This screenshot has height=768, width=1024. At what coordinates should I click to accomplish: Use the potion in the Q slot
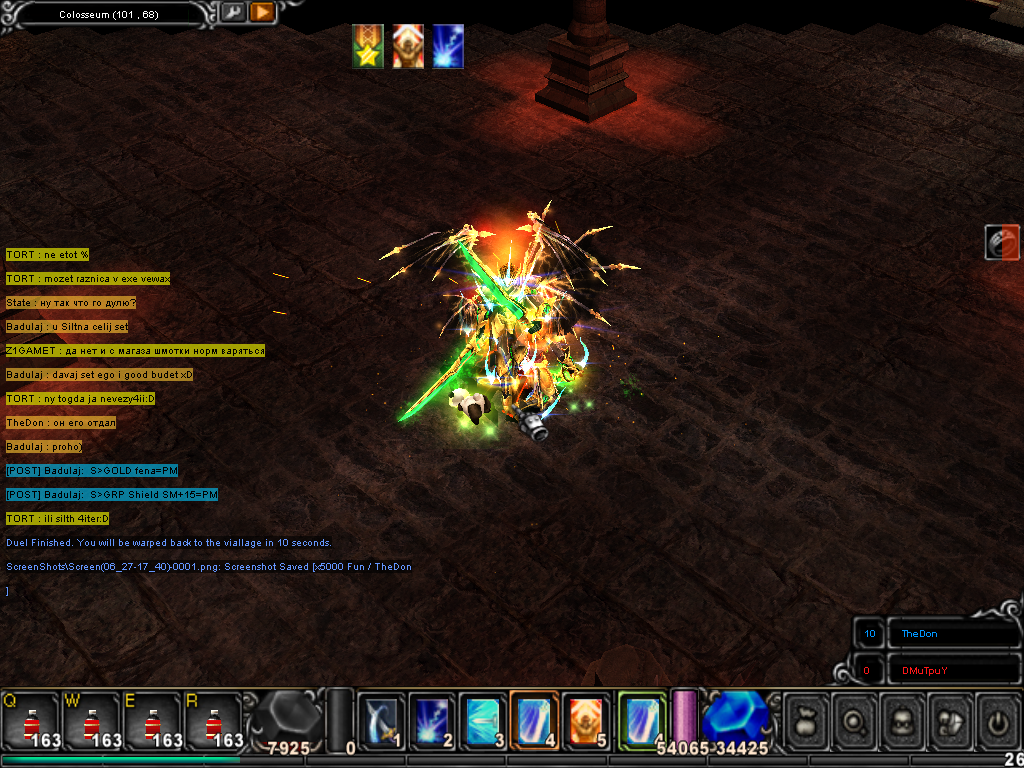point(32,720)
